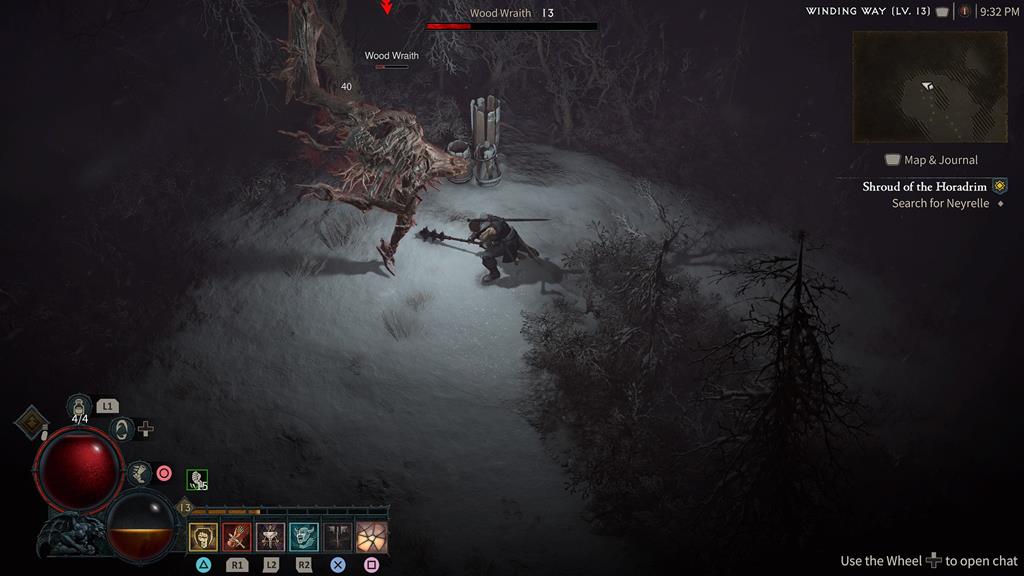
Task: Activate the teal shouting demon face skill
Action: pos(304,537)
